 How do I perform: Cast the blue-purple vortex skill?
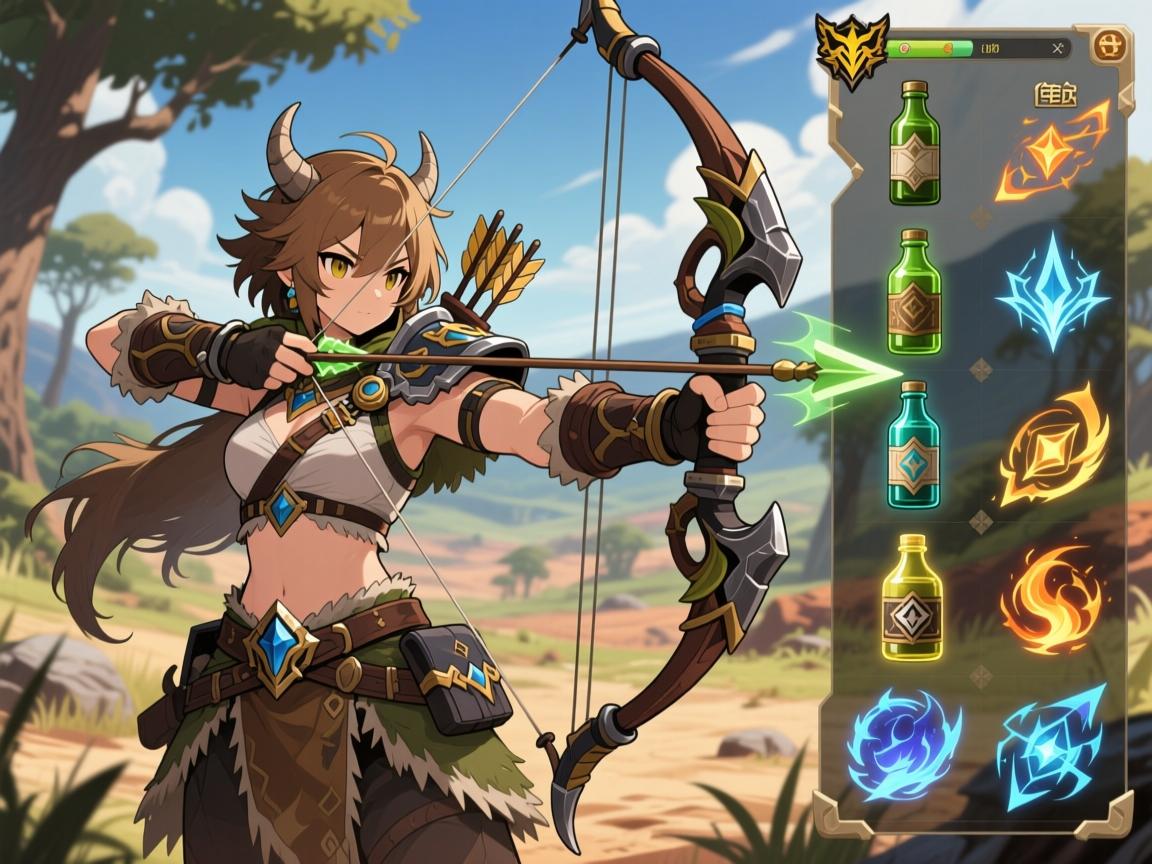click(x=904, y=744)
